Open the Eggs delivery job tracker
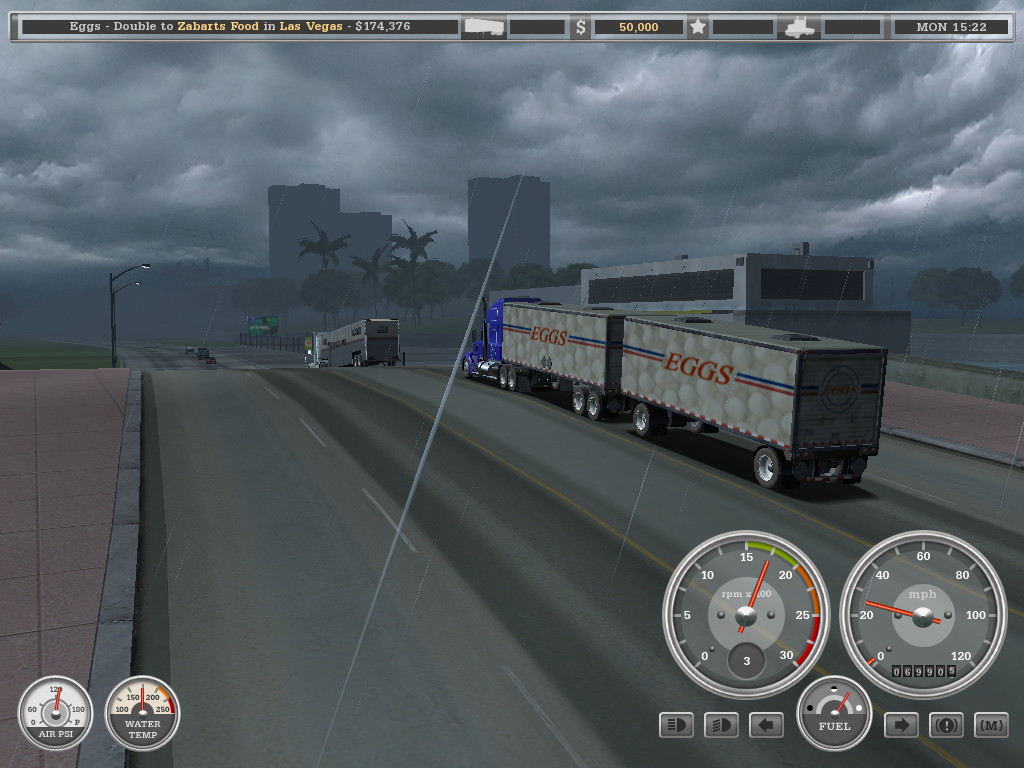 (240, 27)
